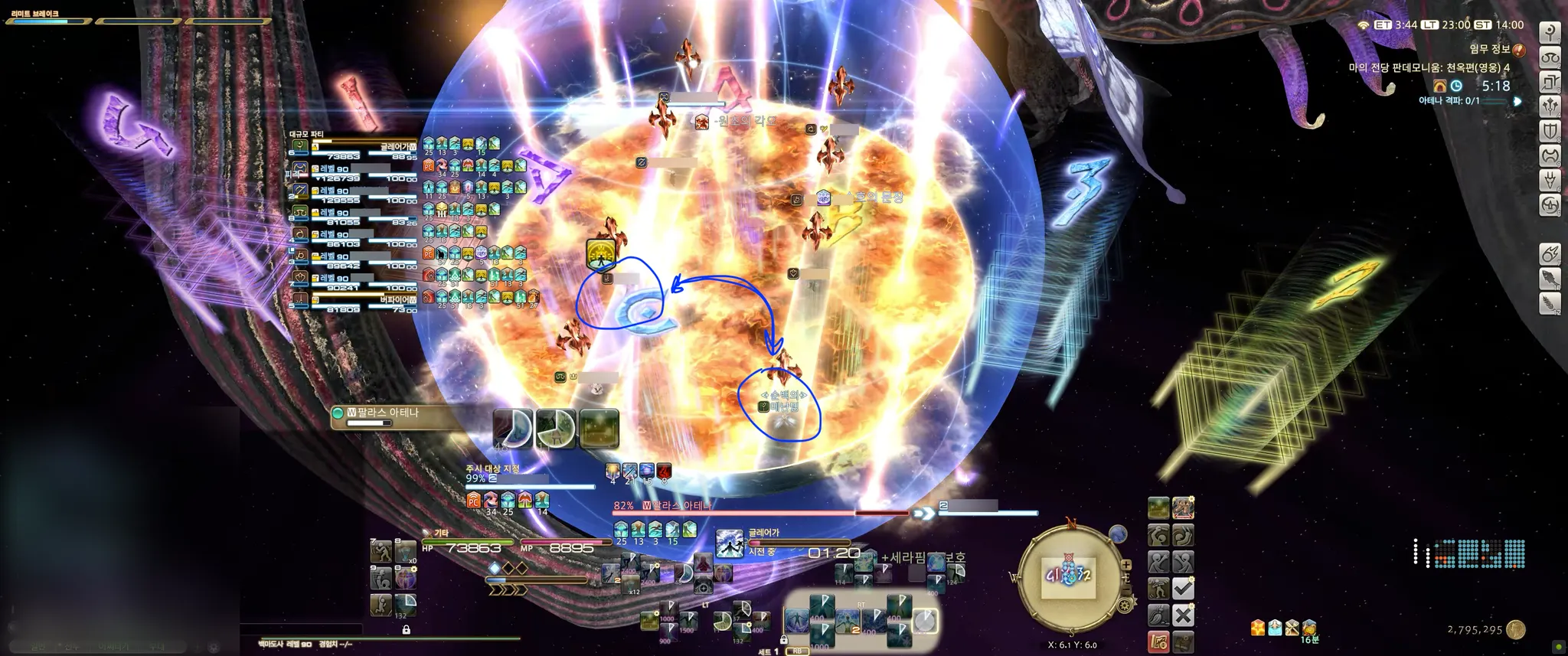Toggle the hotbar padlock lock icon

point(406,629)
